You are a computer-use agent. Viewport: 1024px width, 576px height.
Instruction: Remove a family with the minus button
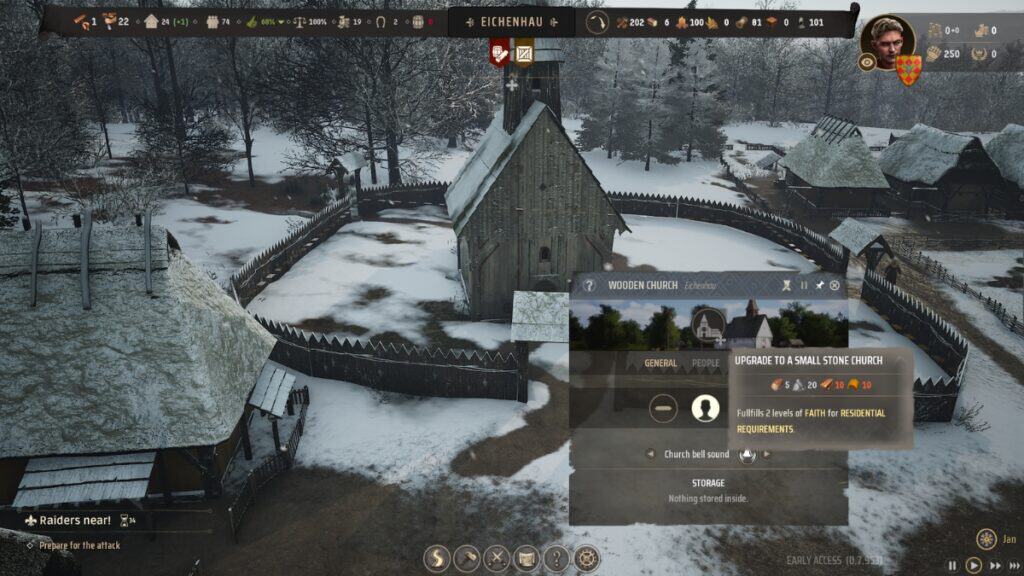(663, 408)
